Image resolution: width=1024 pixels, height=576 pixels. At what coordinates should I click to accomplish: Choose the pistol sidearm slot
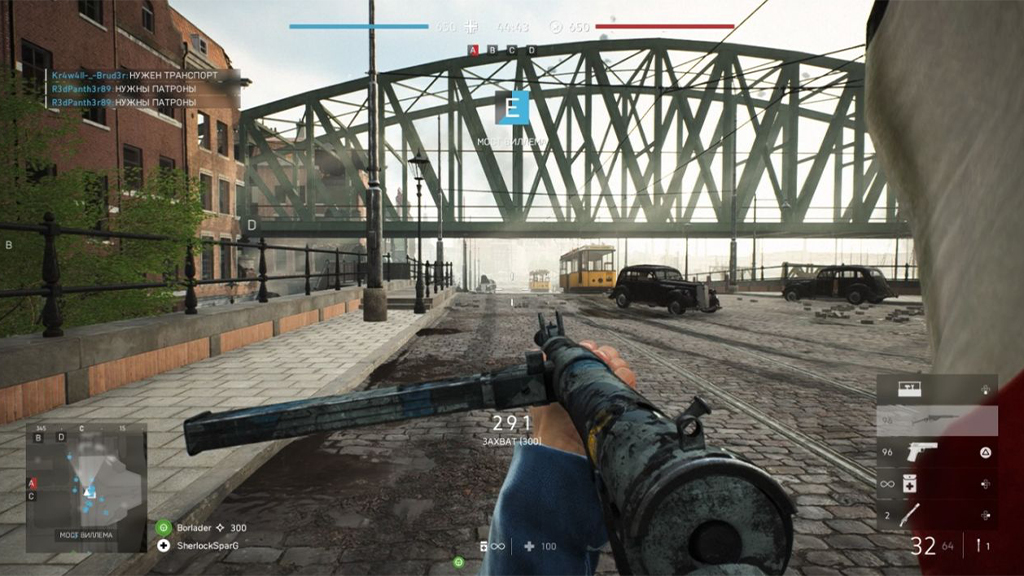(937, 452)
